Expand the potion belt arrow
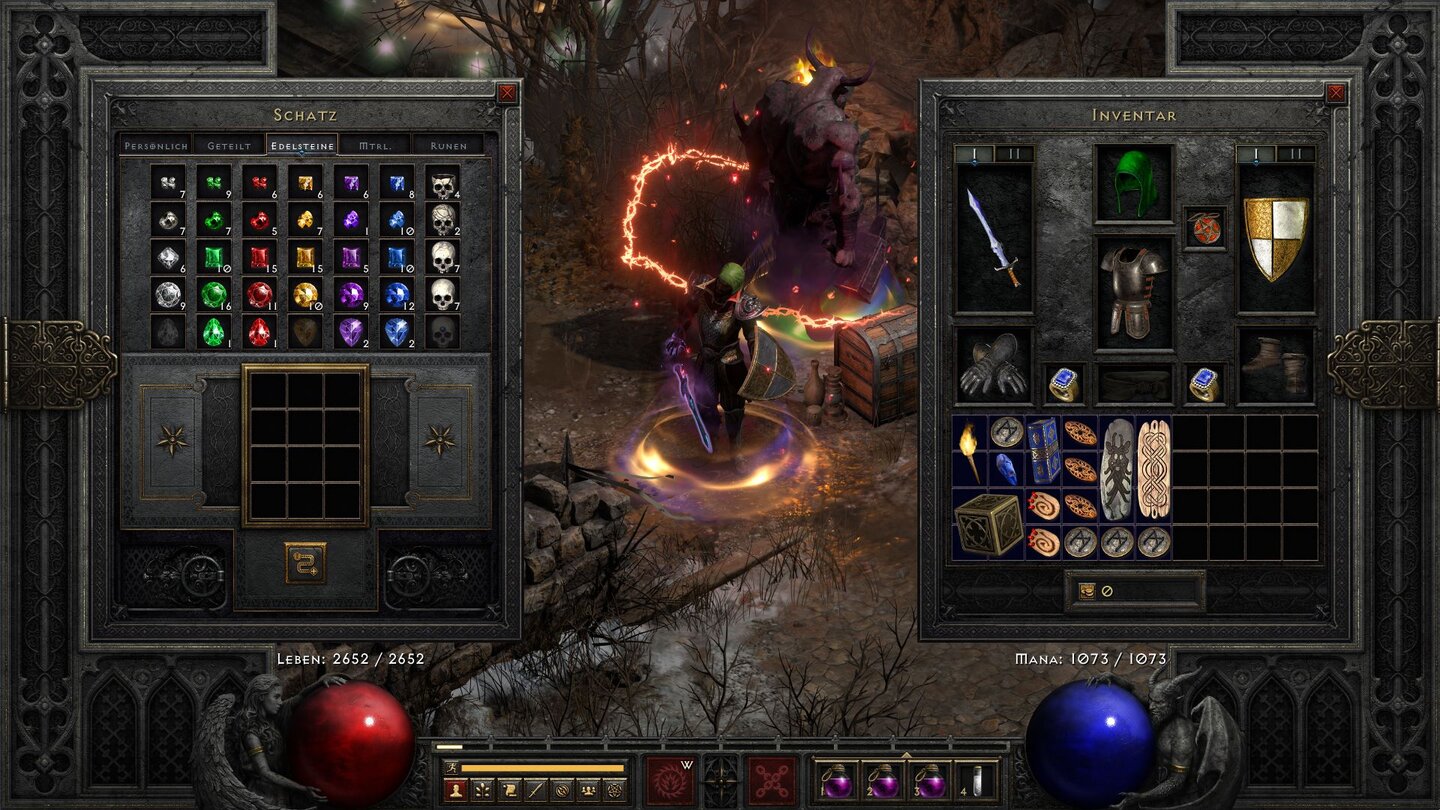The image size is (1440, 810). pyautogui.click(x=906, y=756)
